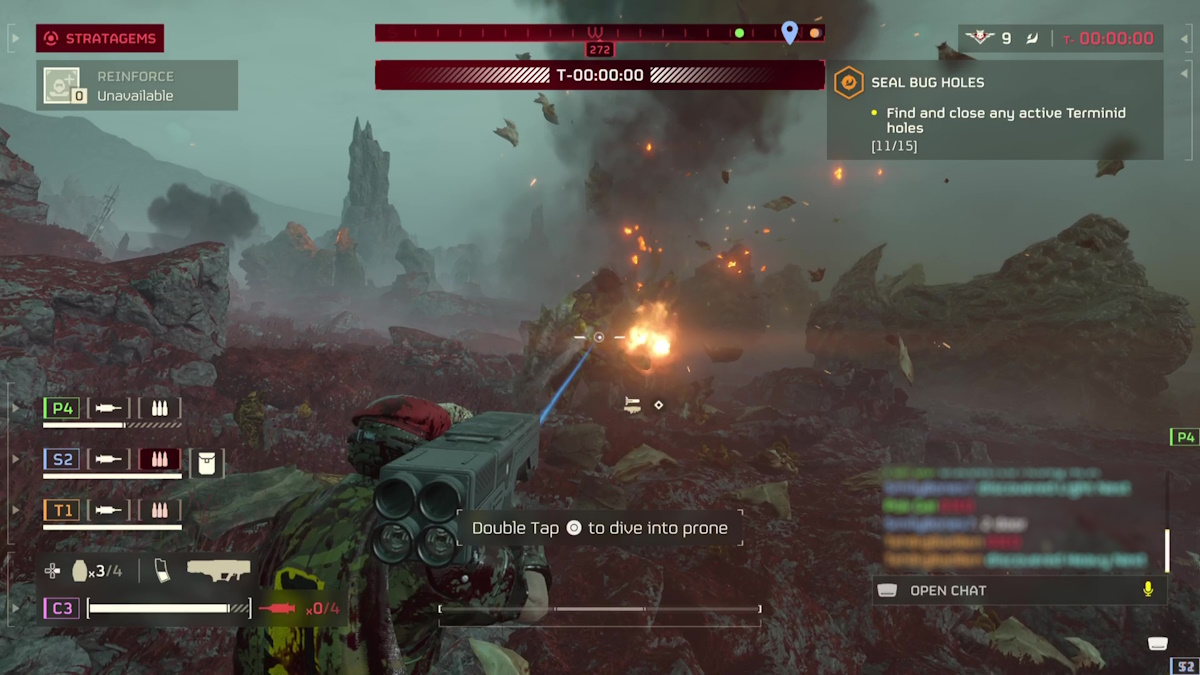The width and height of the screenshot is (1200, 675).
Task: Select your C3 player tag
Action: pos(62,608)
